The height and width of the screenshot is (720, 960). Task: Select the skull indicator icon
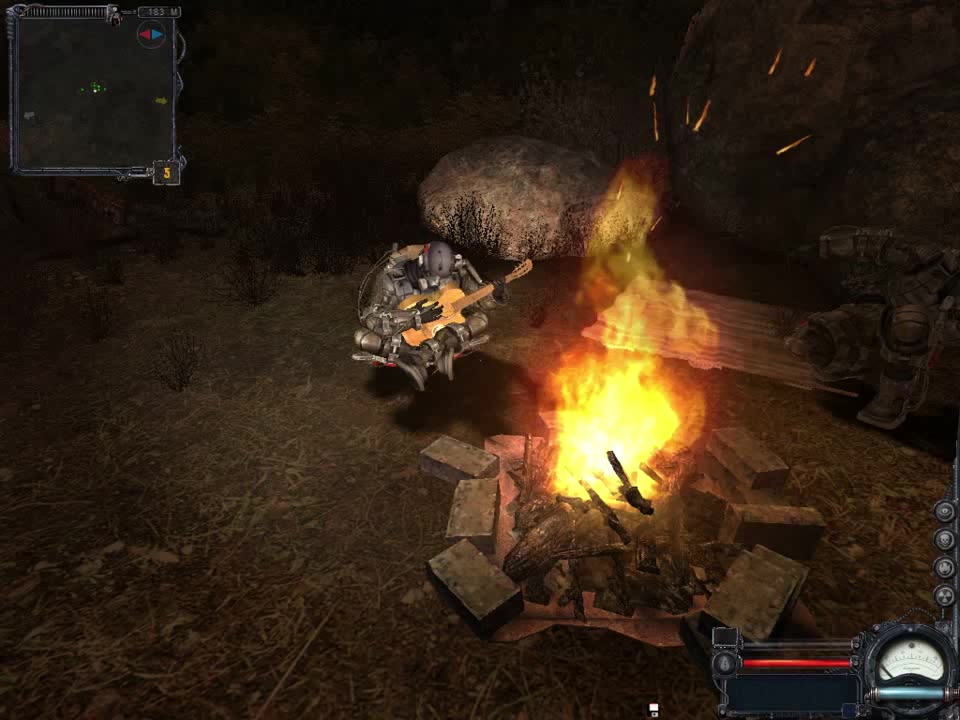(944, 540)
